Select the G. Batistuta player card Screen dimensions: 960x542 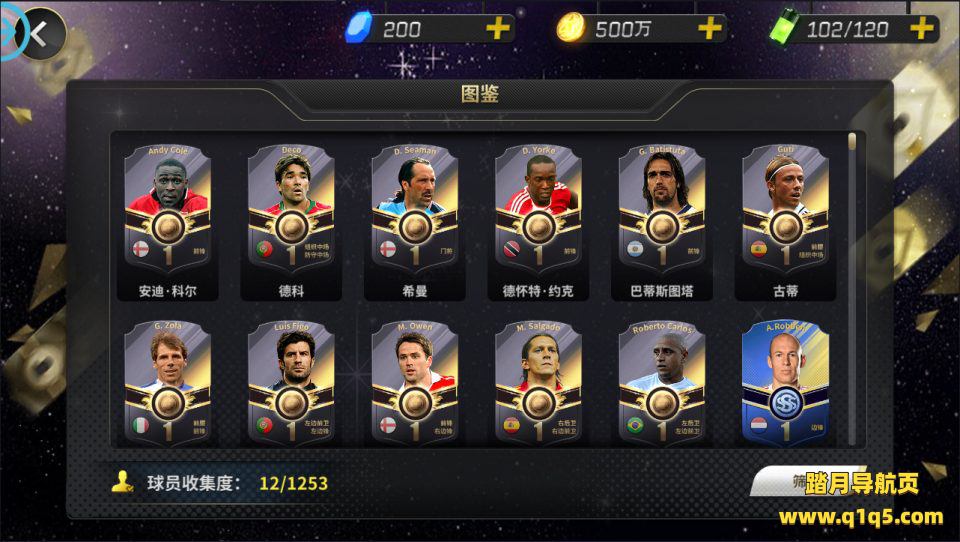click(662, 212)
